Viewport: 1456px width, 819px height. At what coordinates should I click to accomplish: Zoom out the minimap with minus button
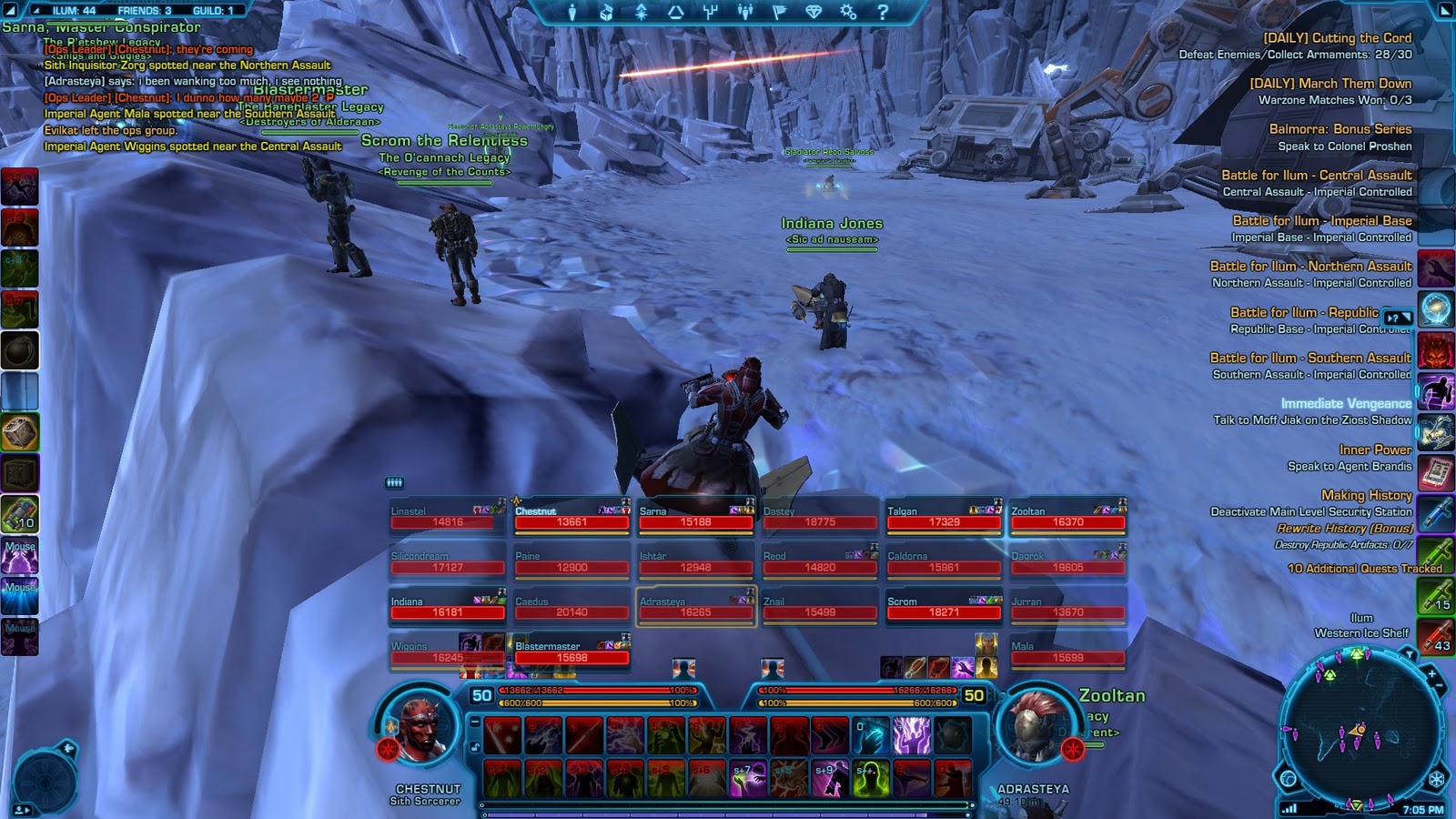point(1439,684)
